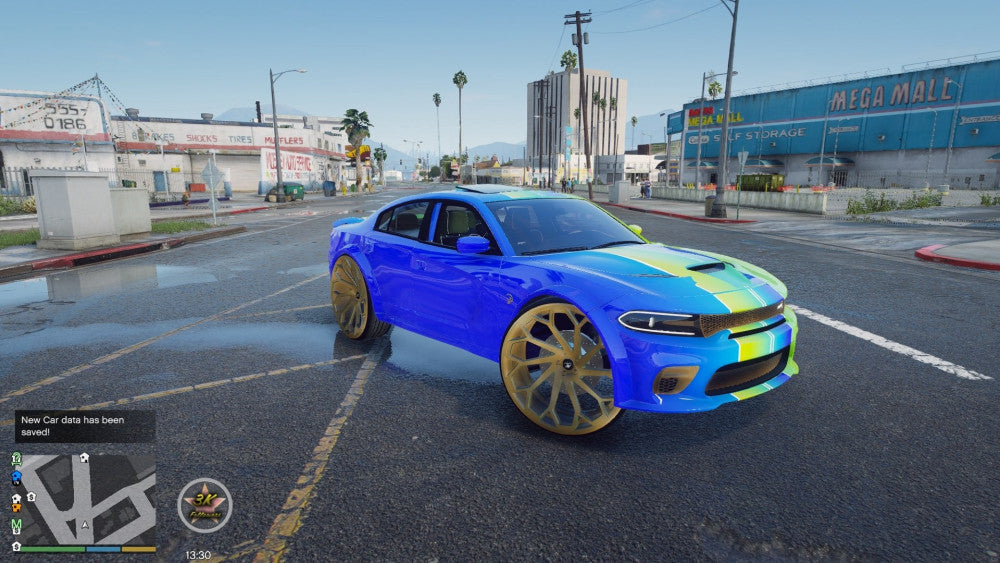Select the blue house blip on the minimap
The image size is (1000, 563).
click(16, 478)
